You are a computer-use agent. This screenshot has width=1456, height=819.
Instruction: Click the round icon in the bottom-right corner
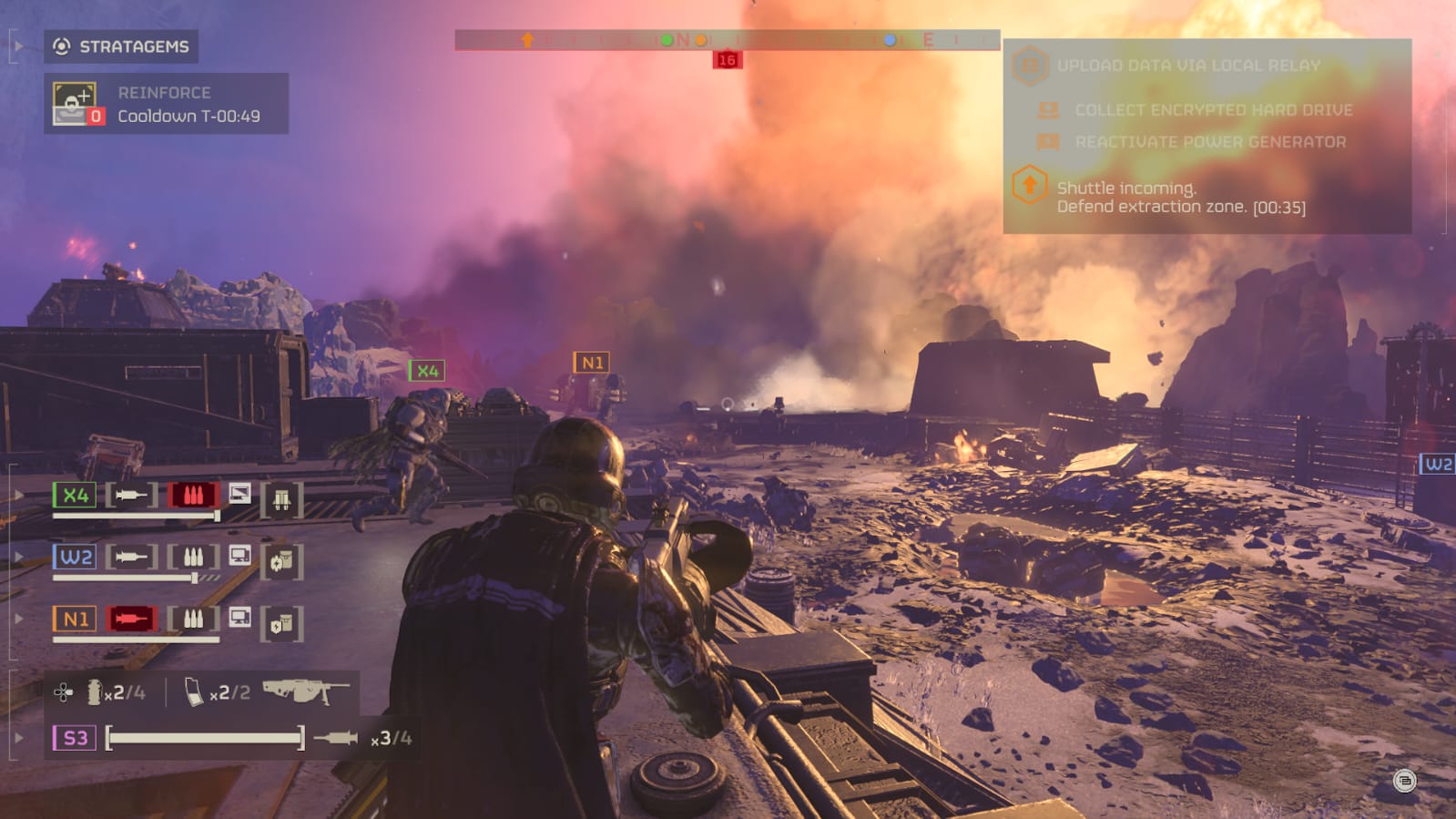[x=1404, y=781]
